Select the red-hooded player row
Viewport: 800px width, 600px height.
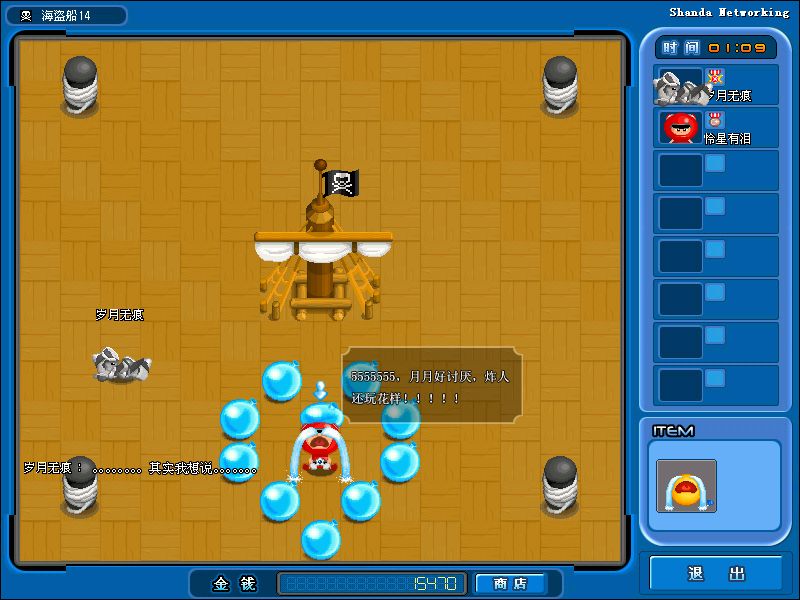pos(715,128)
